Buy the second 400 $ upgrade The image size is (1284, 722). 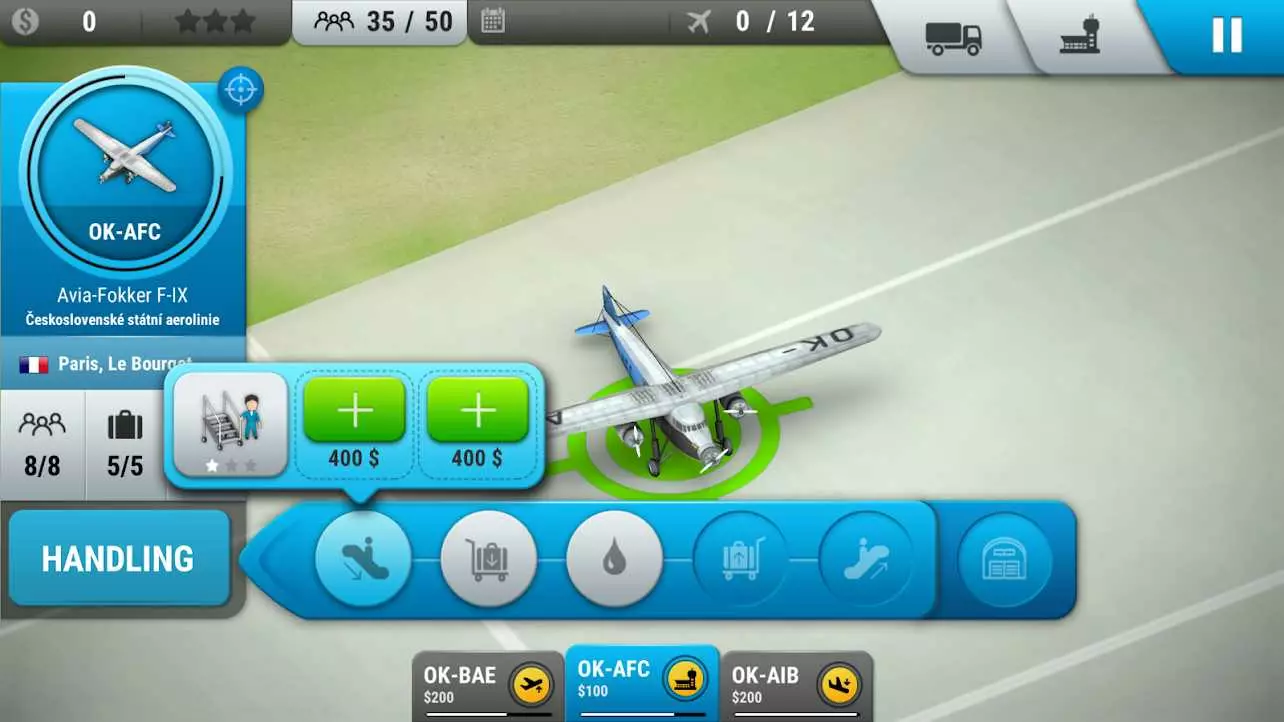tap(479, 410)
